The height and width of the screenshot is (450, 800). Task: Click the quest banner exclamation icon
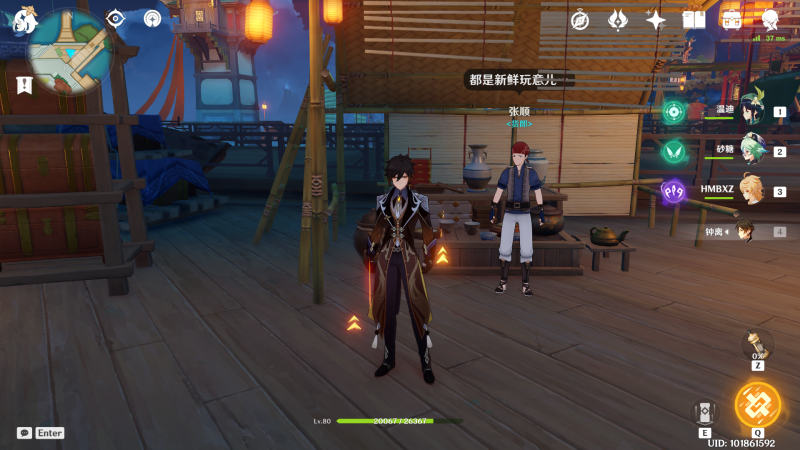[x=24, y=86]
